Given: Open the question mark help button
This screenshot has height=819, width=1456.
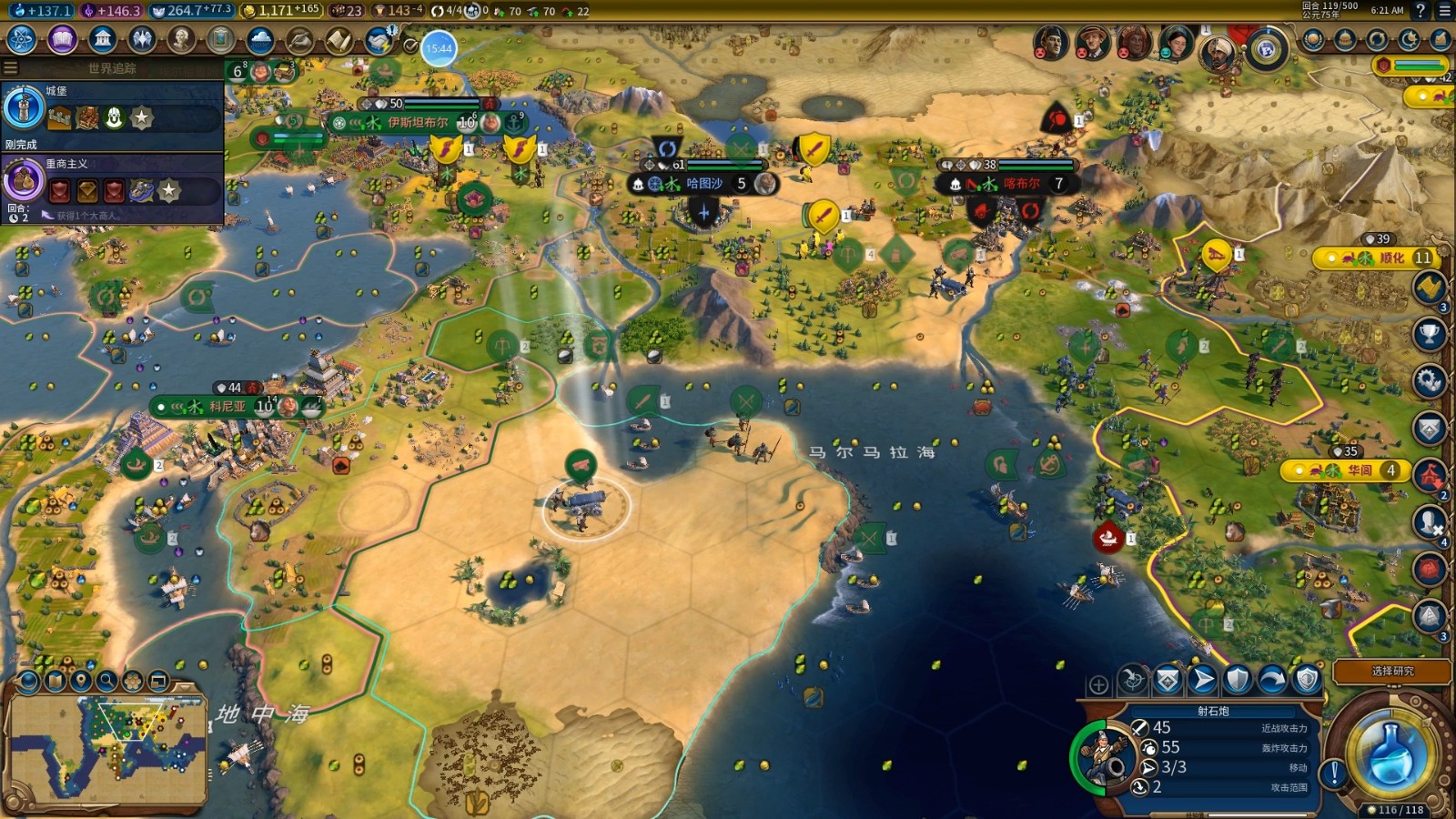Looking at the screenshot, I should coord(1421,11).
